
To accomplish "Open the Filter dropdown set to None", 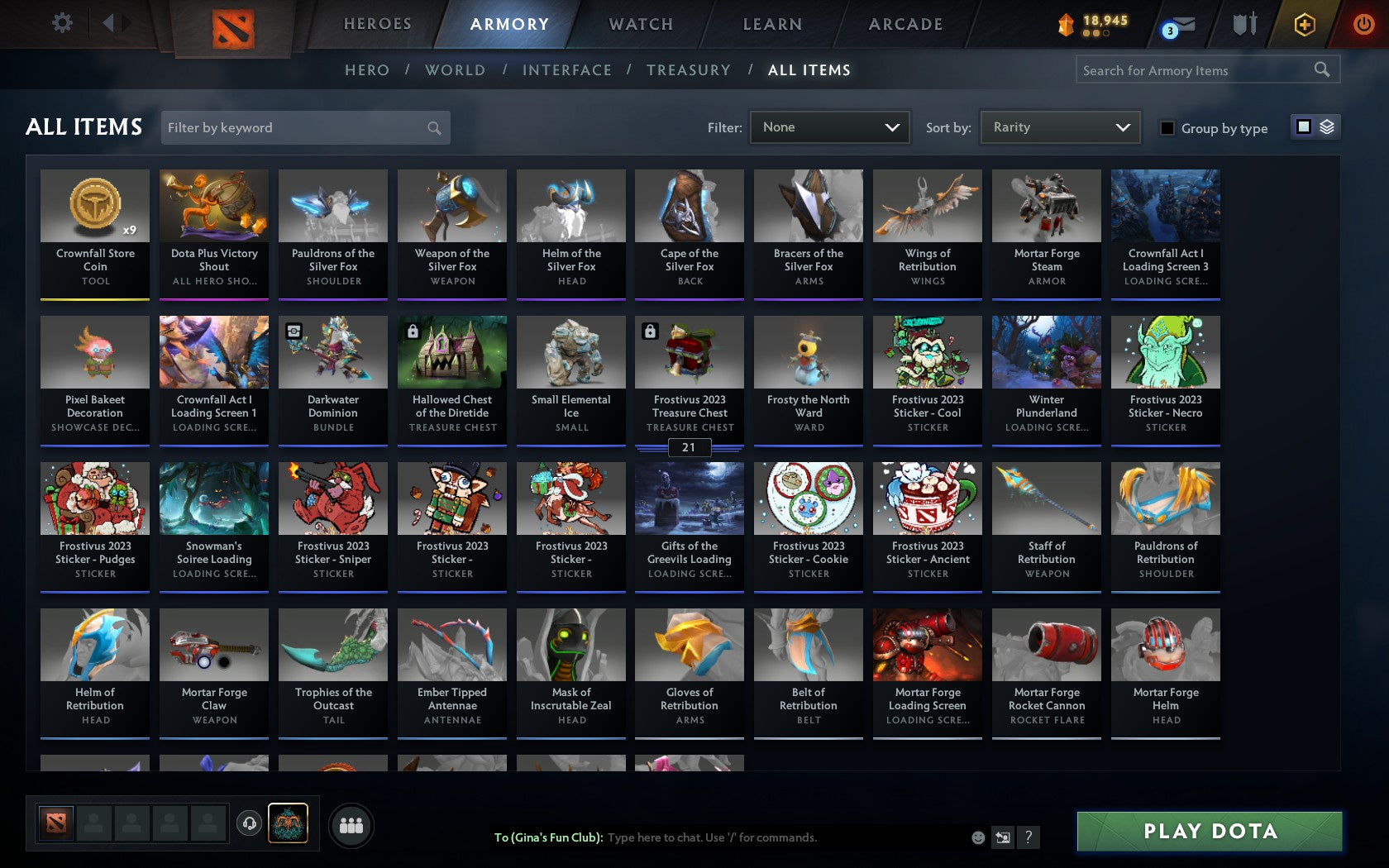I will (x=829, y=127).
